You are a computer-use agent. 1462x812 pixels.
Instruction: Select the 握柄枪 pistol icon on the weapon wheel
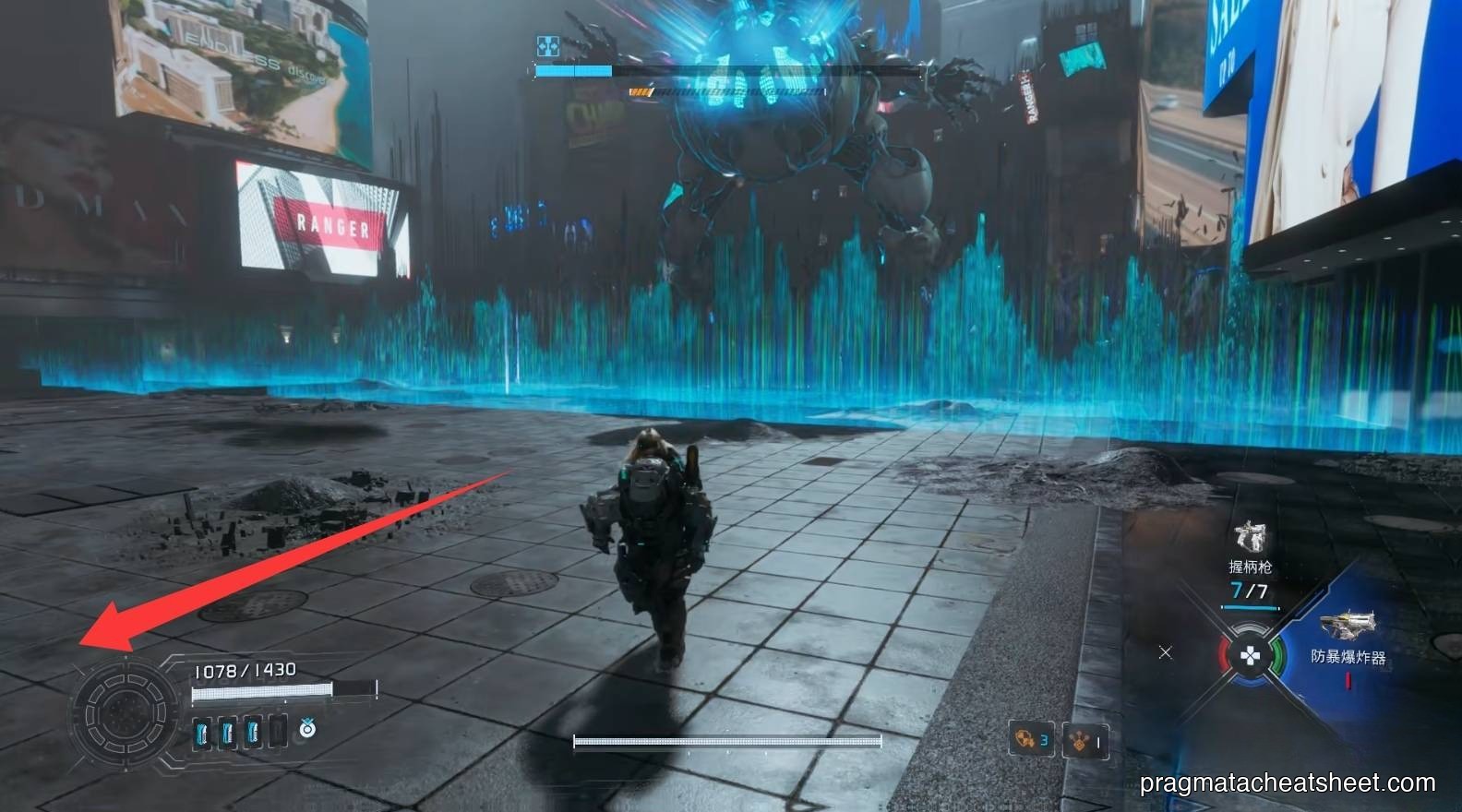pyautogui.click(x=1249, y=534)
